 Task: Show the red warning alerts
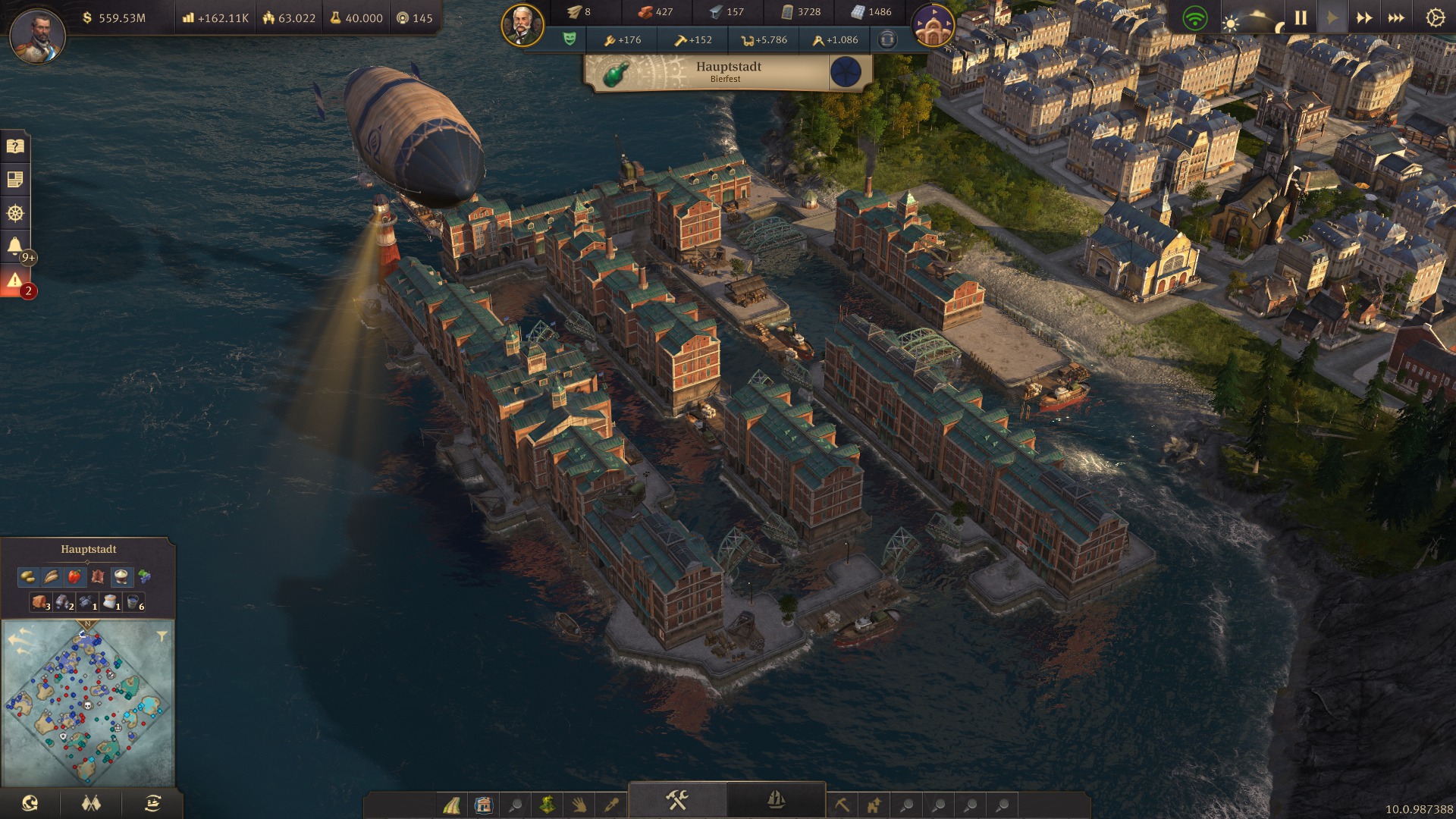[14, 281]
